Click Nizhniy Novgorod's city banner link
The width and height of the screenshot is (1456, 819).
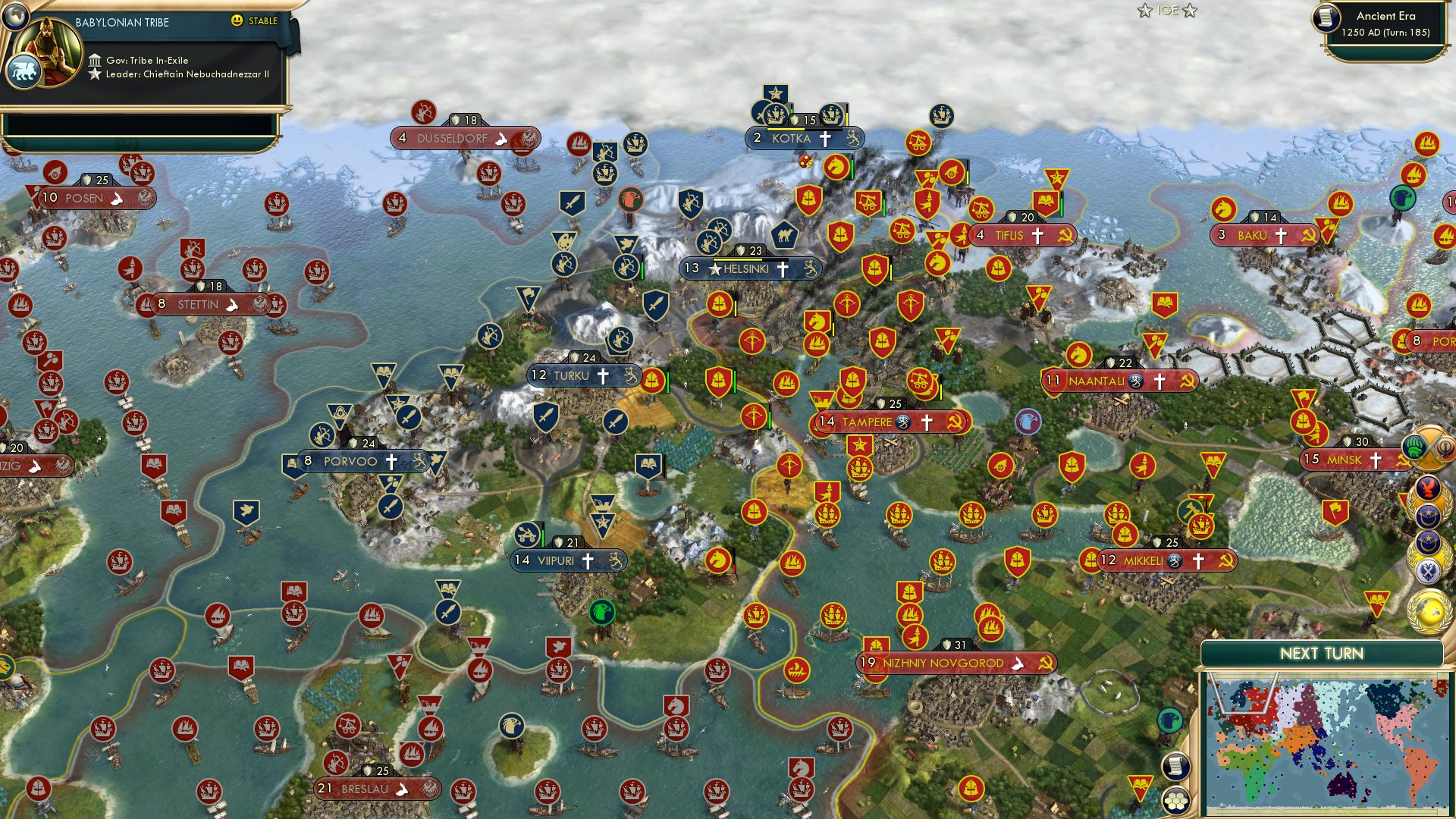(x=948, y=662)
